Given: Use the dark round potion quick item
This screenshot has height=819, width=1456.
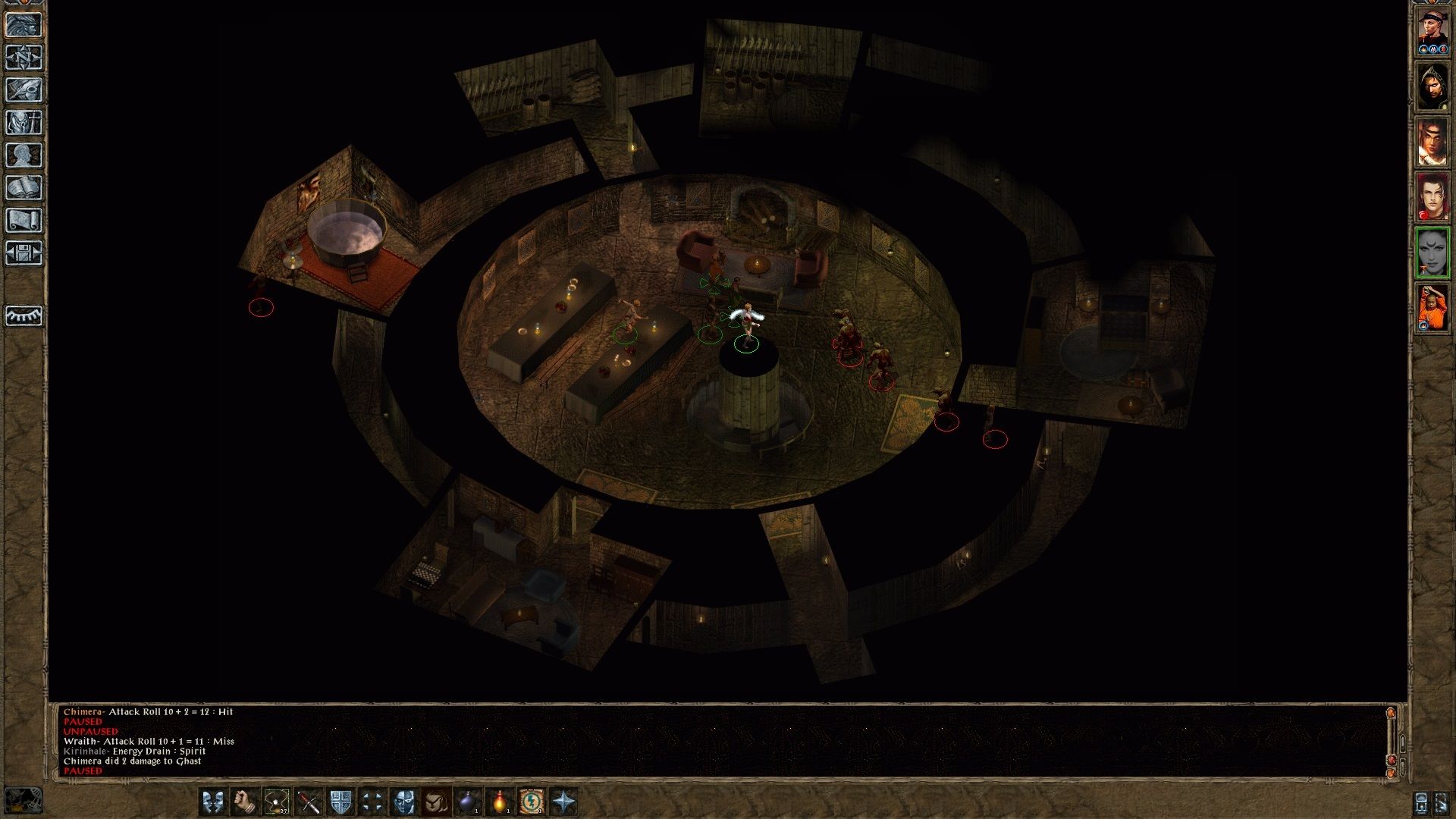Looking at the screenshot, I should tap(468, 802).
